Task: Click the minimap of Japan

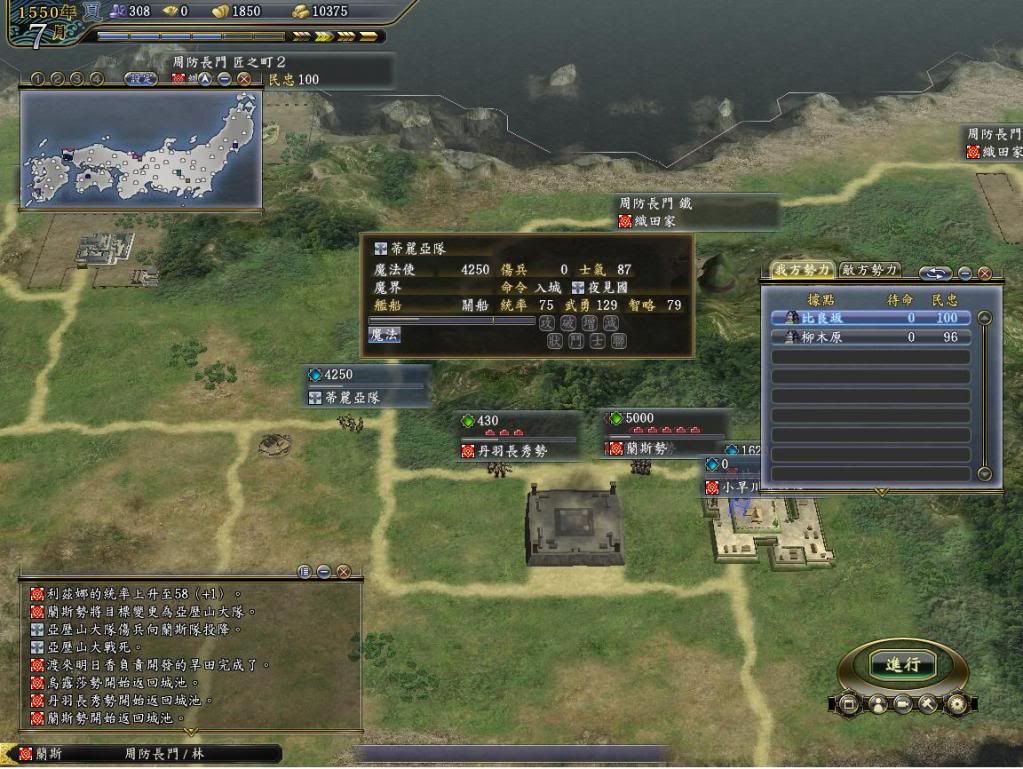Action: point(141,149)
